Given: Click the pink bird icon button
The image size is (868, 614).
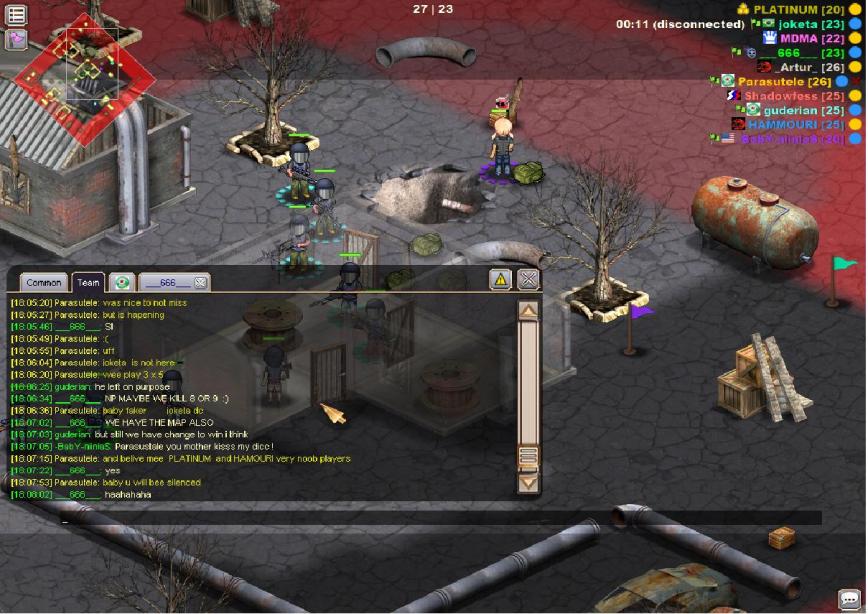Looking at the screenshot, I should point(16,39).
